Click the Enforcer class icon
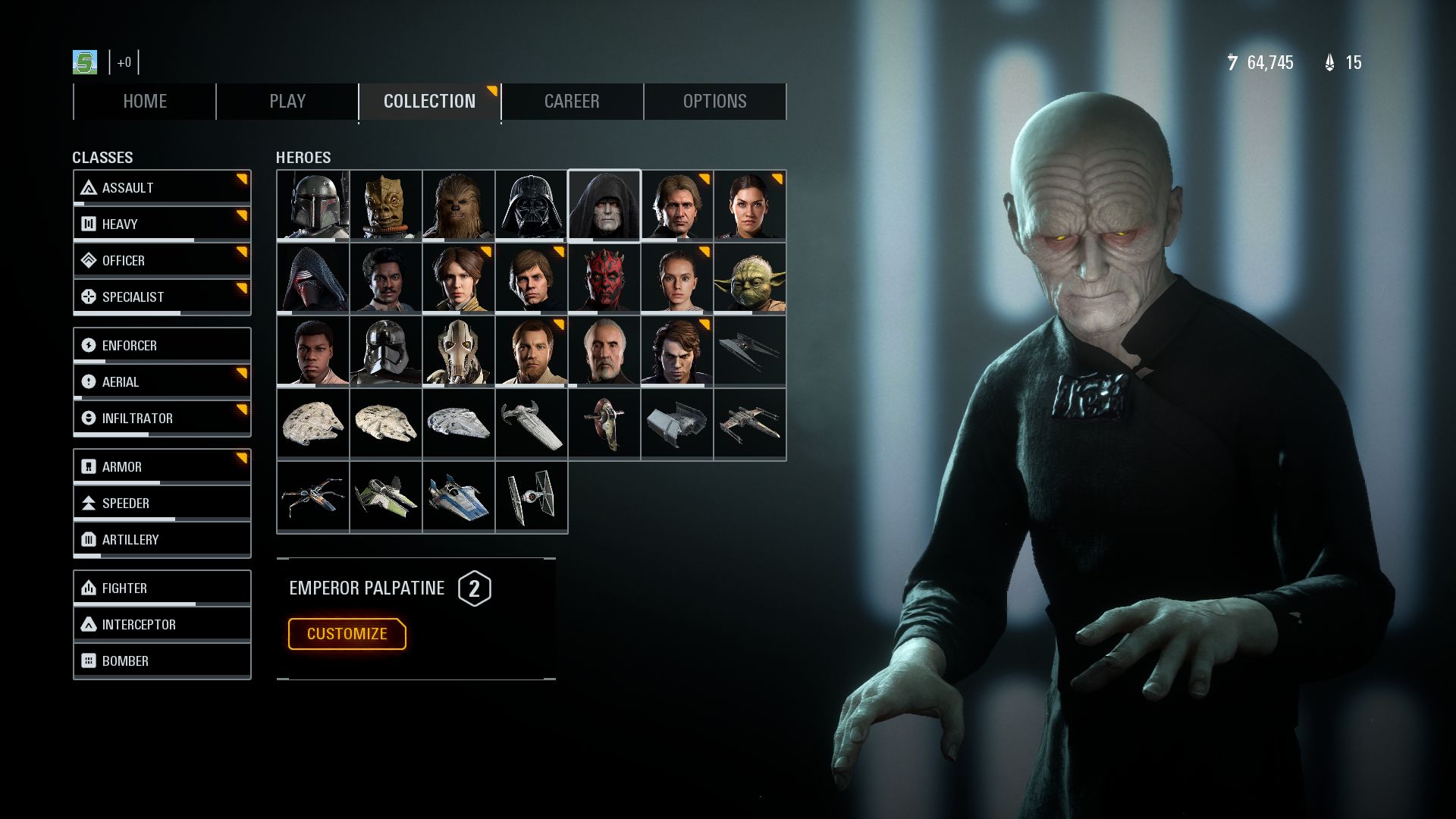 click(90, 345)
